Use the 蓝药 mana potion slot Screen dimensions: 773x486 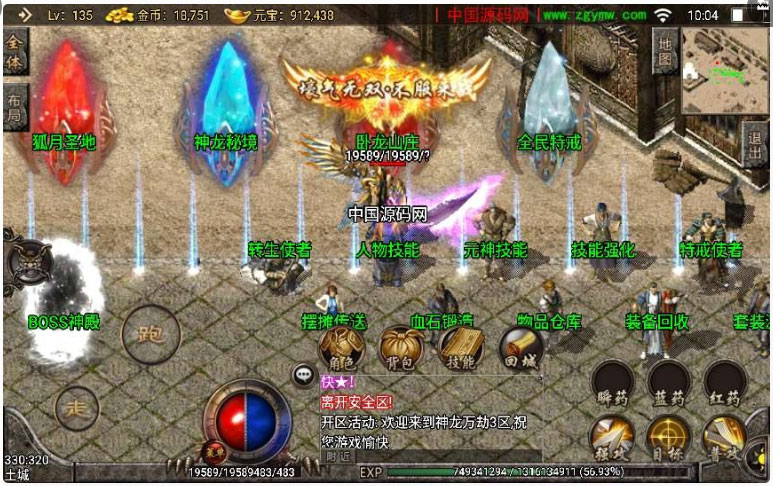[x=668, y=382]
